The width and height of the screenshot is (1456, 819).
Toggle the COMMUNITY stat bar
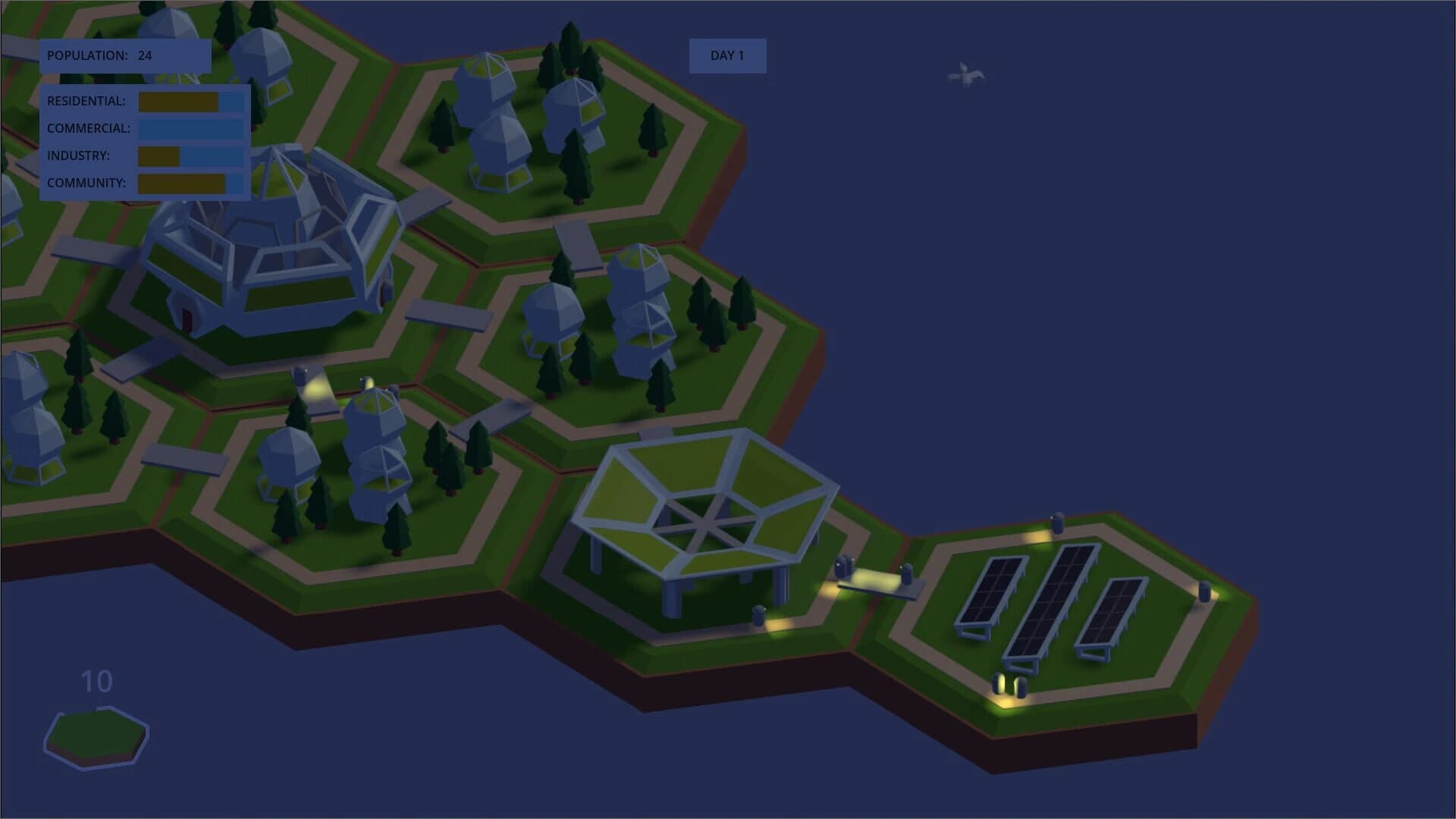point(190,183)
